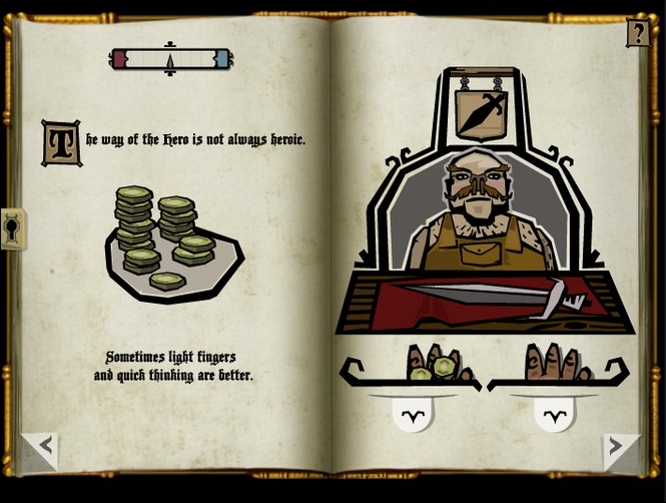Viewport: 666px width, 503px height.
Task: Open the keyhole tab on book edge
Action: (x=13, y=229)
